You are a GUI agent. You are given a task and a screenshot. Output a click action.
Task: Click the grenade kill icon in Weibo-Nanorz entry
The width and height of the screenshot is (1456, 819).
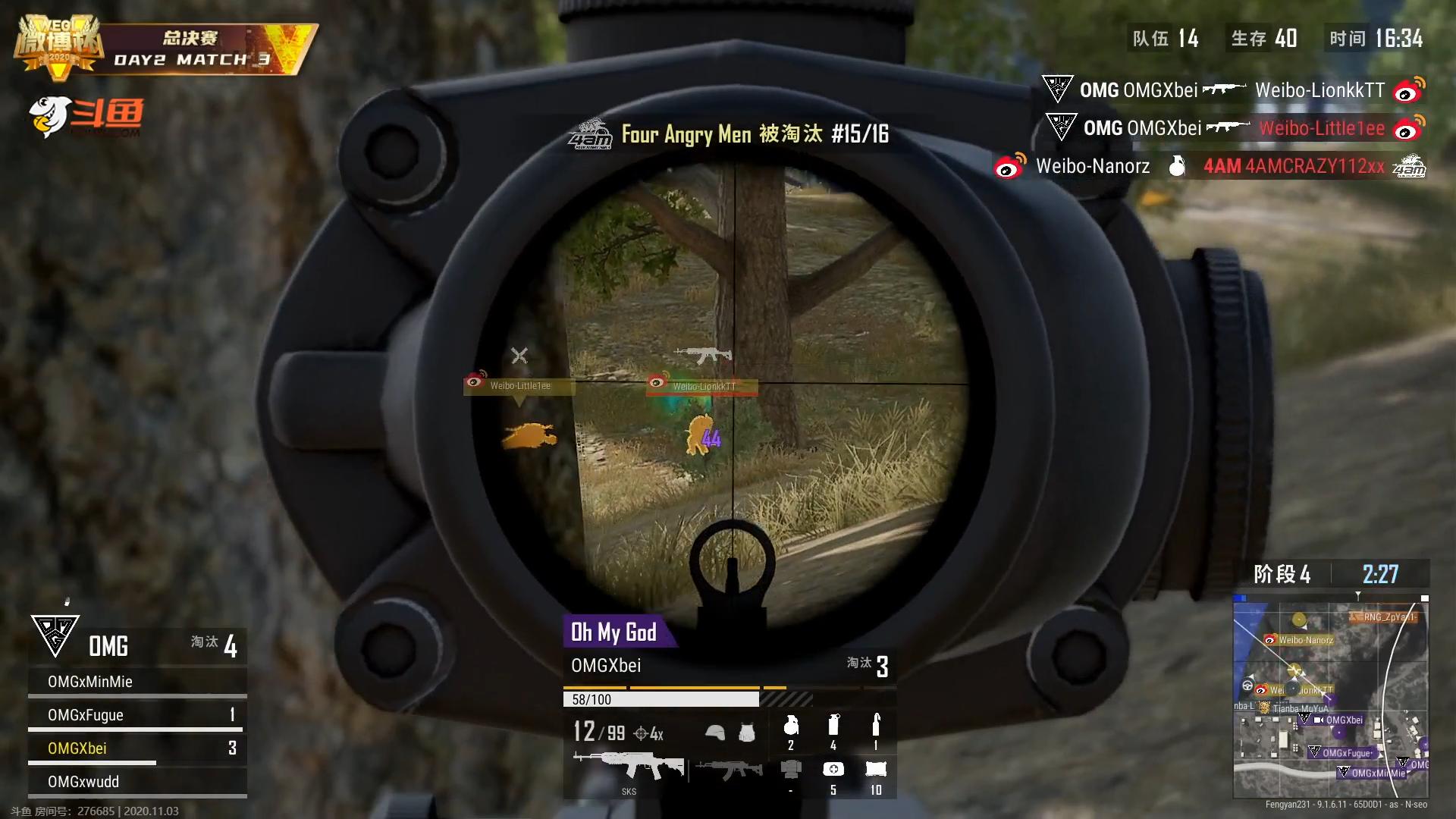[x=1177, y=166]
